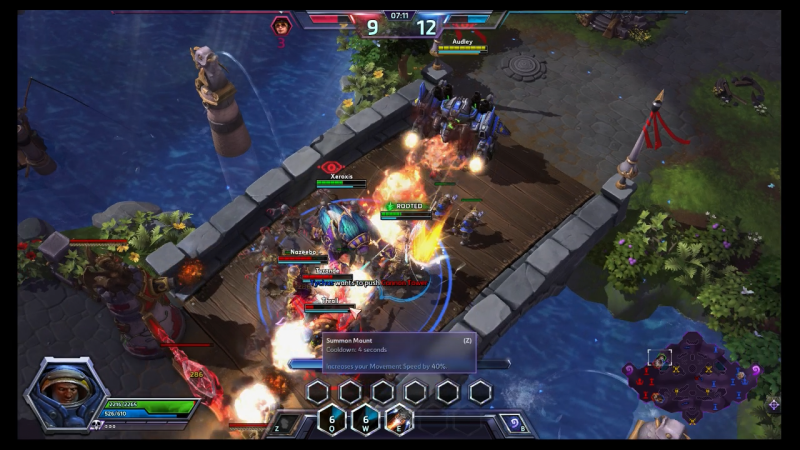Click the dead enemy hero portrait

click(282, 25)
